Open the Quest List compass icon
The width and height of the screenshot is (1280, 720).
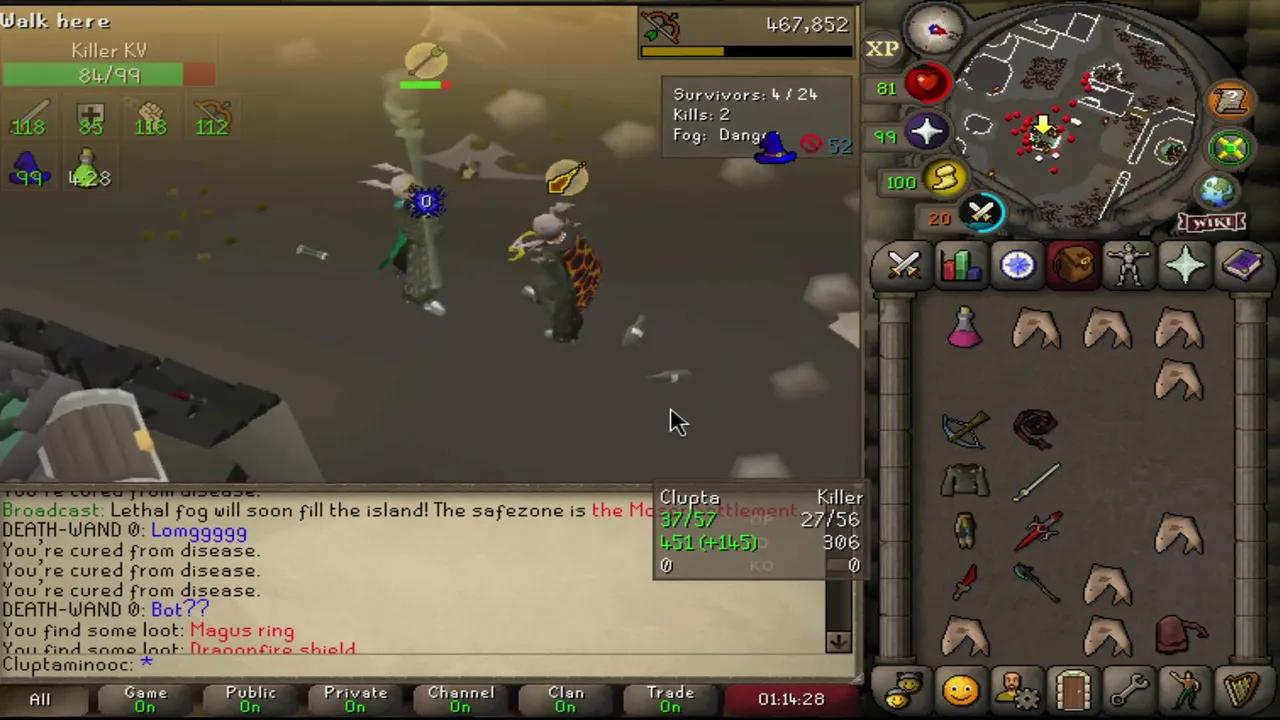(x=1016, y=264)
